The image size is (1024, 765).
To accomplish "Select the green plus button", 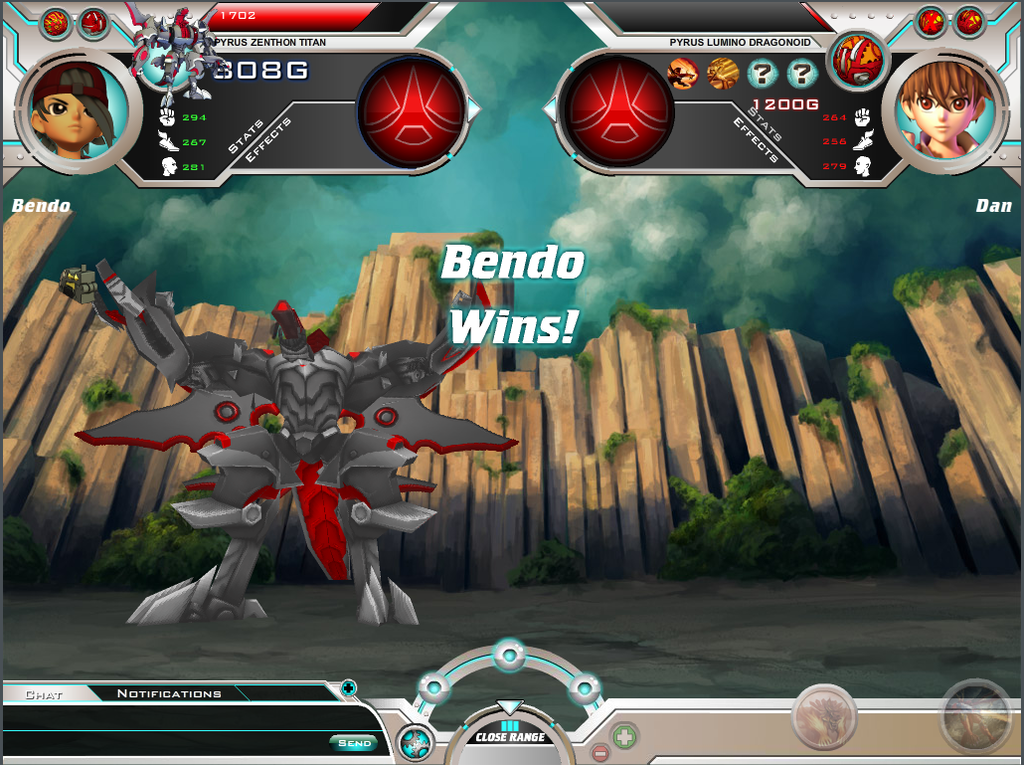I will [x=624, y=737].
